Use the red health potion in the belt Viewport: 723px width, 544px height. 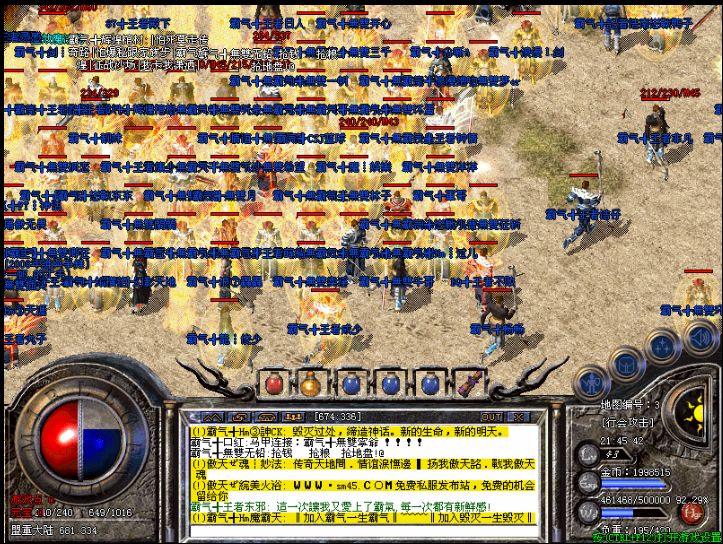coord(275,383)
